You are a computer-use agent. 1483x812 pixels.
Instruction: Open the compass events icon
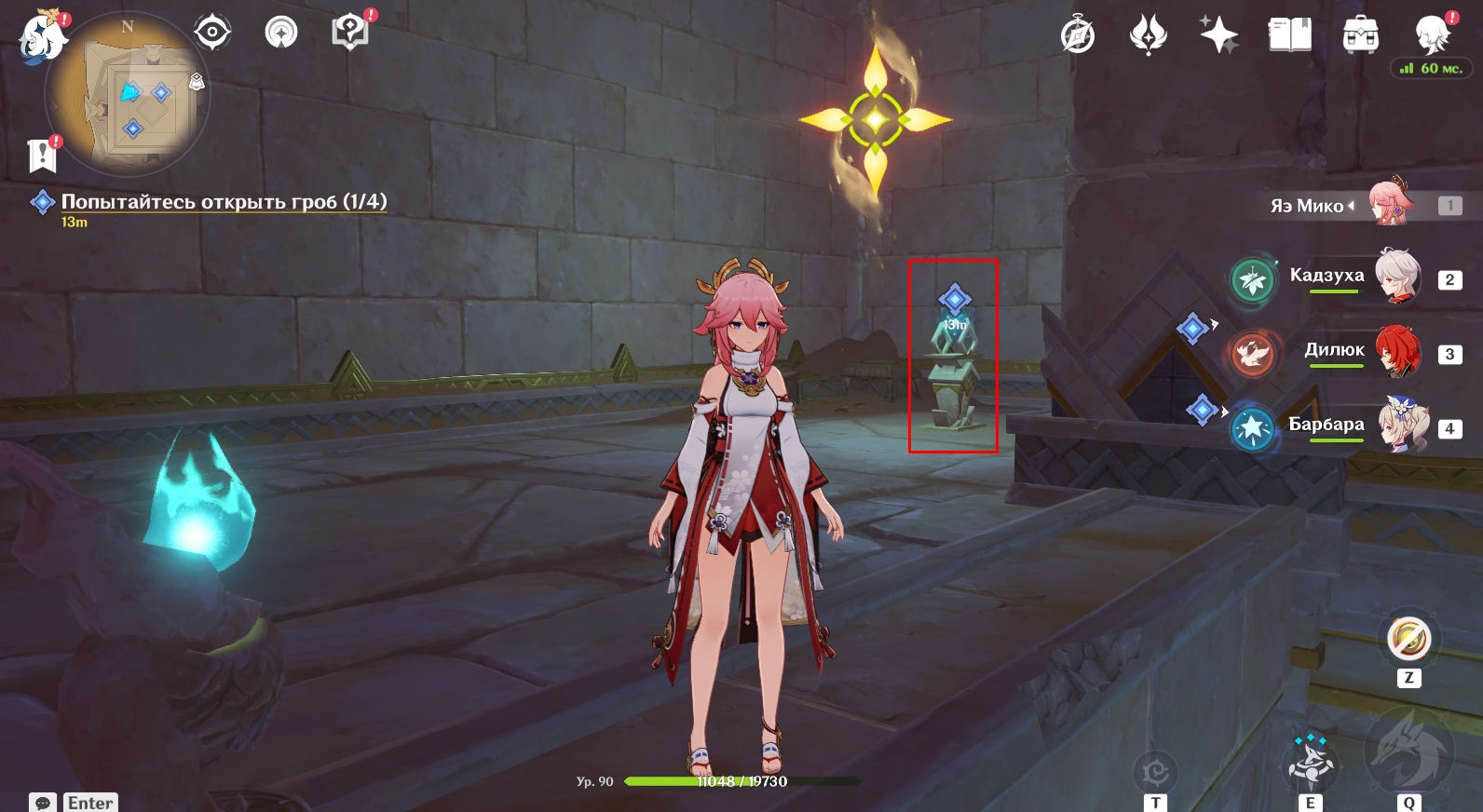pyautogui.click(x=1078, y=35)
